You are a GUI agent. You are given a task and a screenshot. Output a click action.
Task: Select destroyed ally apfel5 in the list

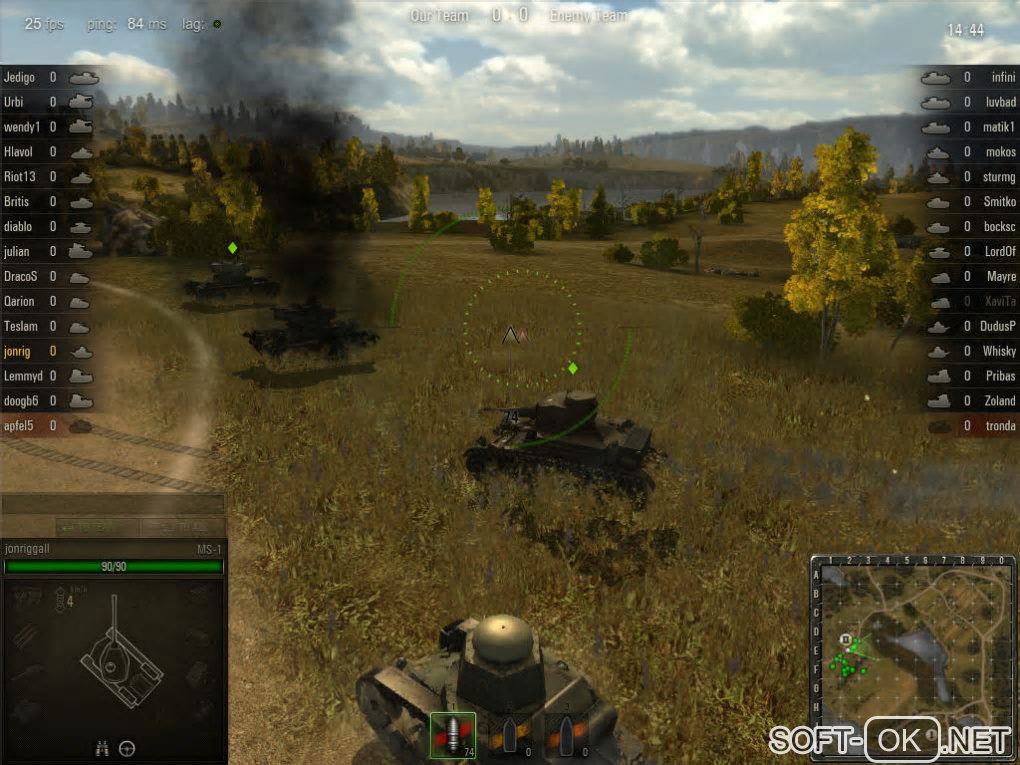coord(20,426)
